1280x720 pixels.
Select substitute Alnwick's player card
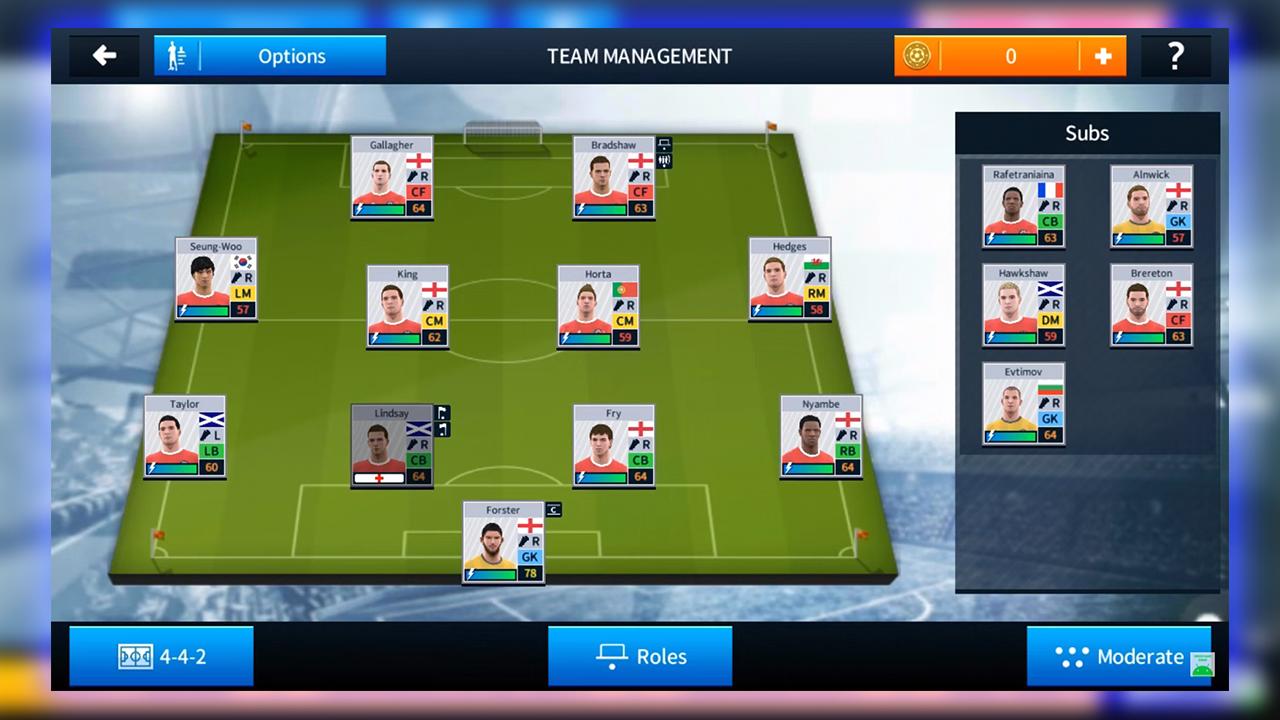pos(1151,205)
